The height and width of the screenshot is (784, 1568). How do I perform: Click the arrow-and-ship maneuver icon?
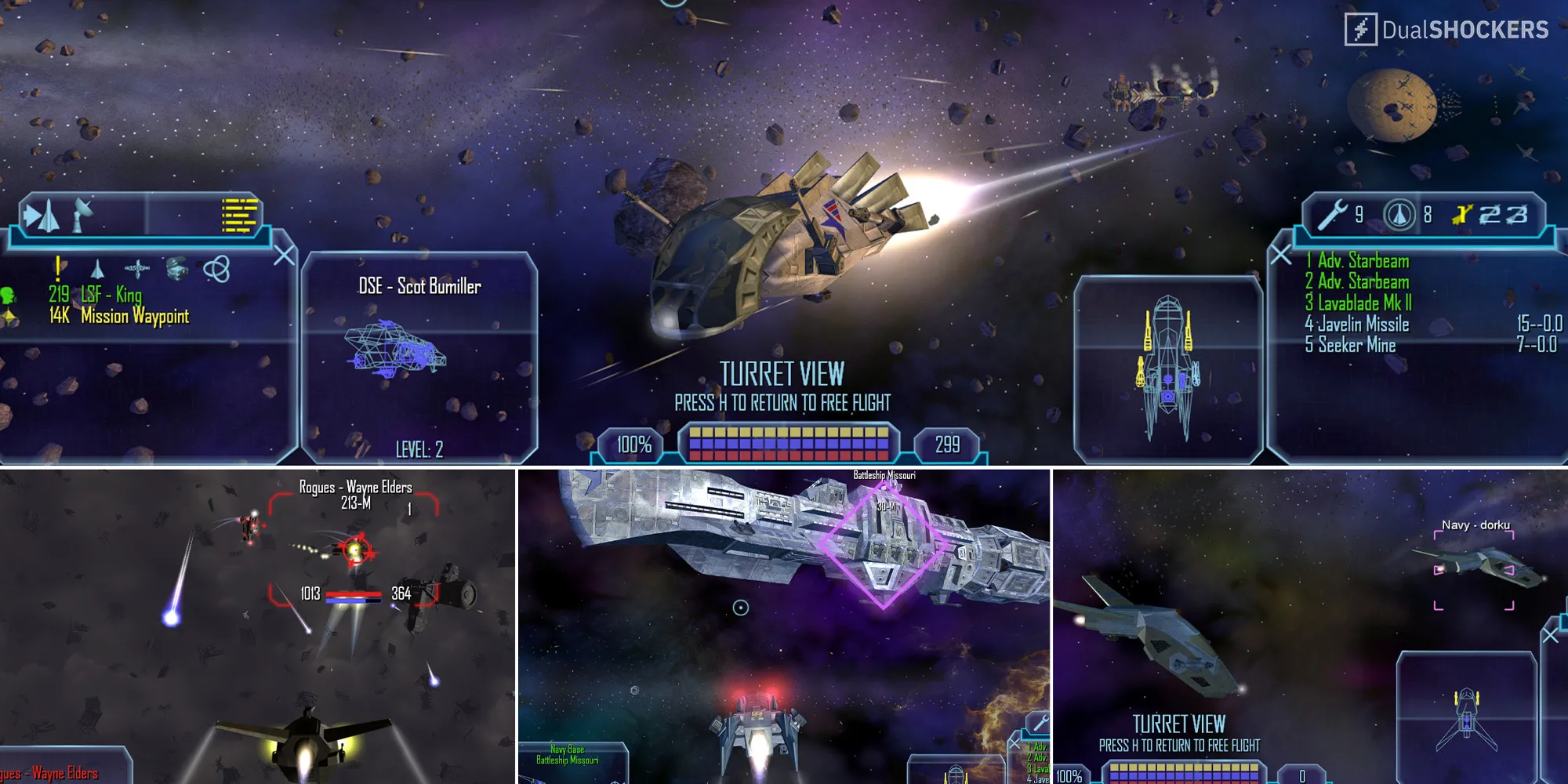click(42, 215)
